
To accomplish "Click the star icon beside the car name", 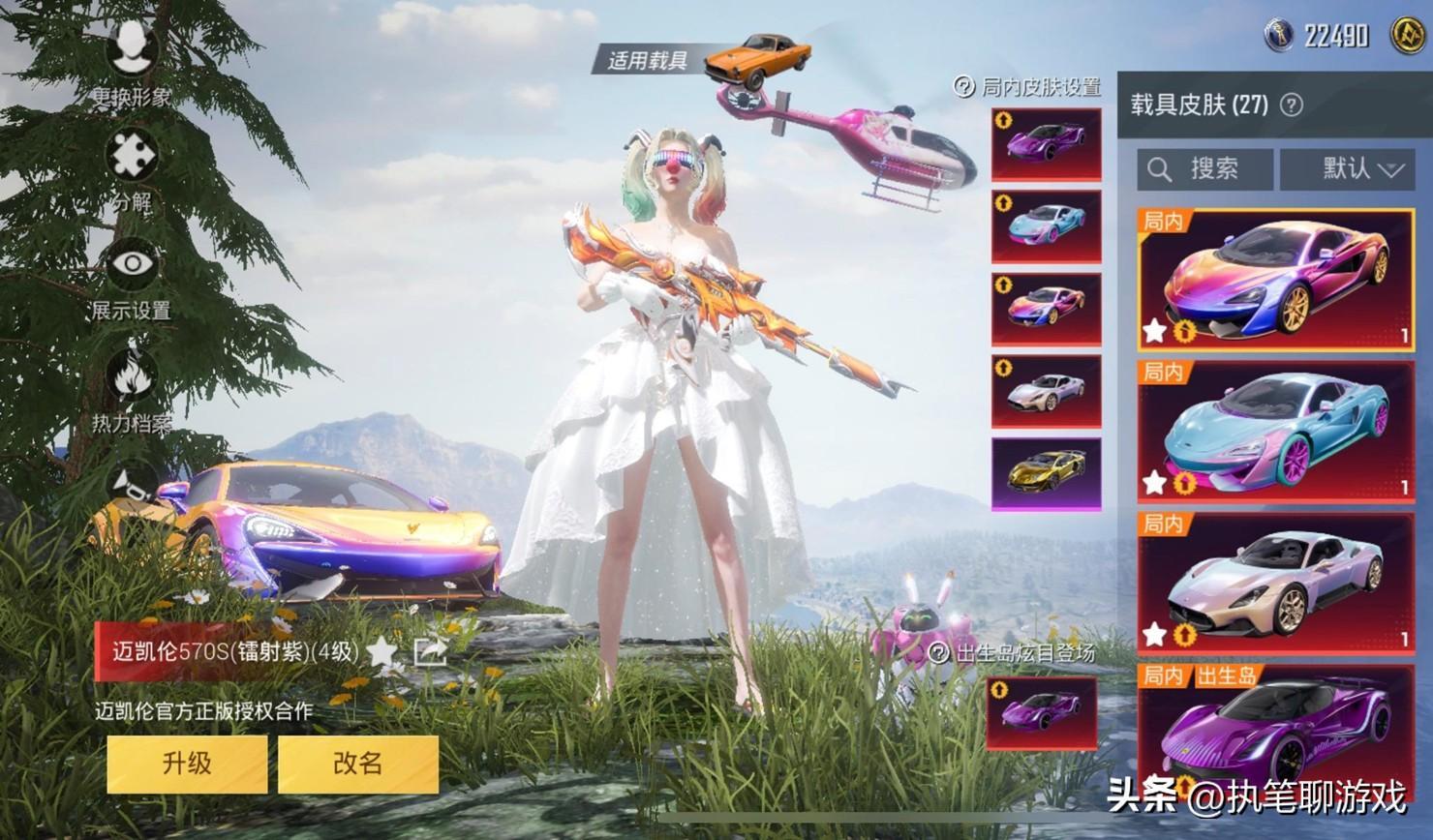I will coord(383,651).
